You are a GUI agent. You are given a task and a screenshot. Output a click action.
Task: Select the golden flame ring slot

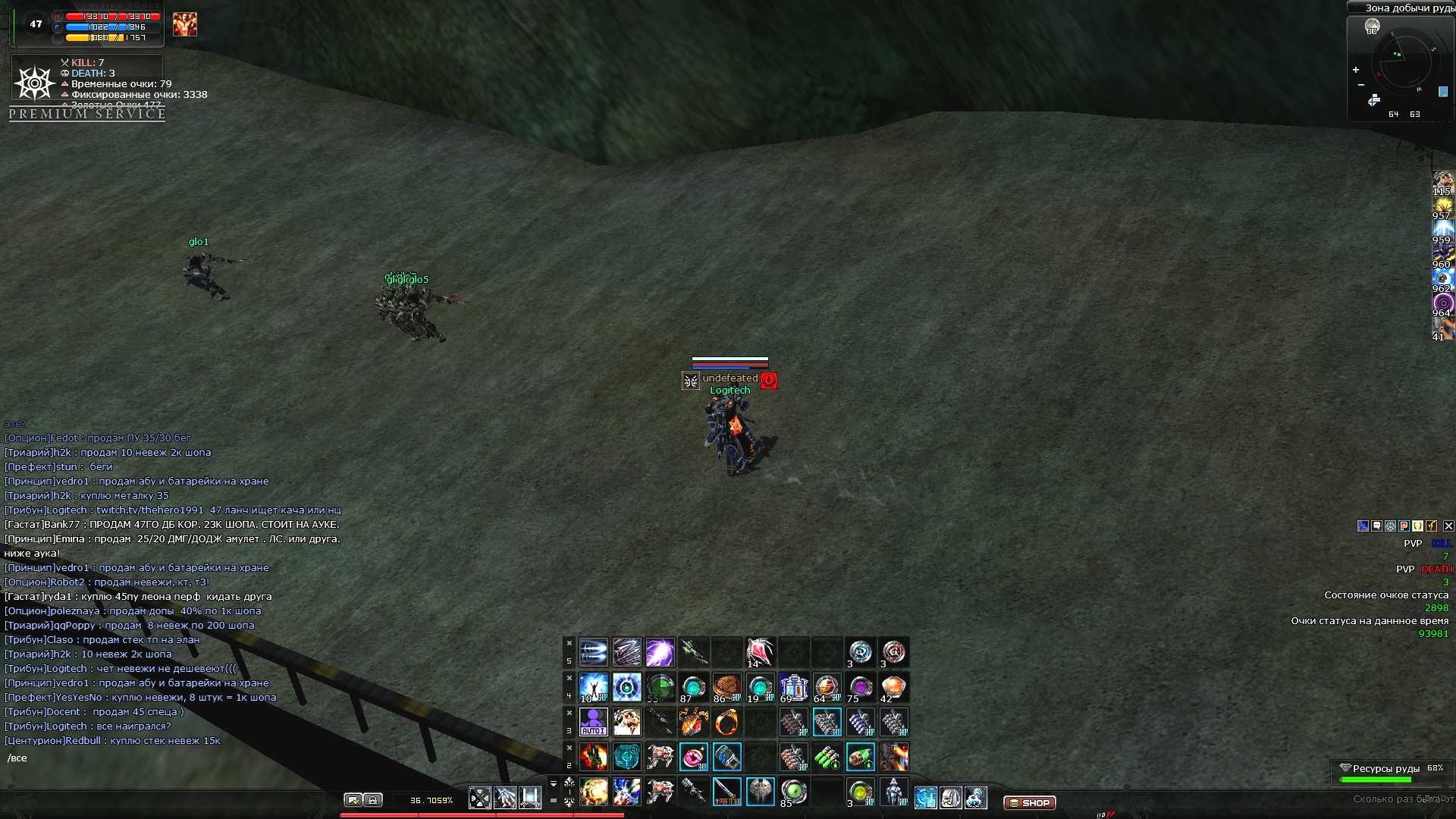click(726, 722)
